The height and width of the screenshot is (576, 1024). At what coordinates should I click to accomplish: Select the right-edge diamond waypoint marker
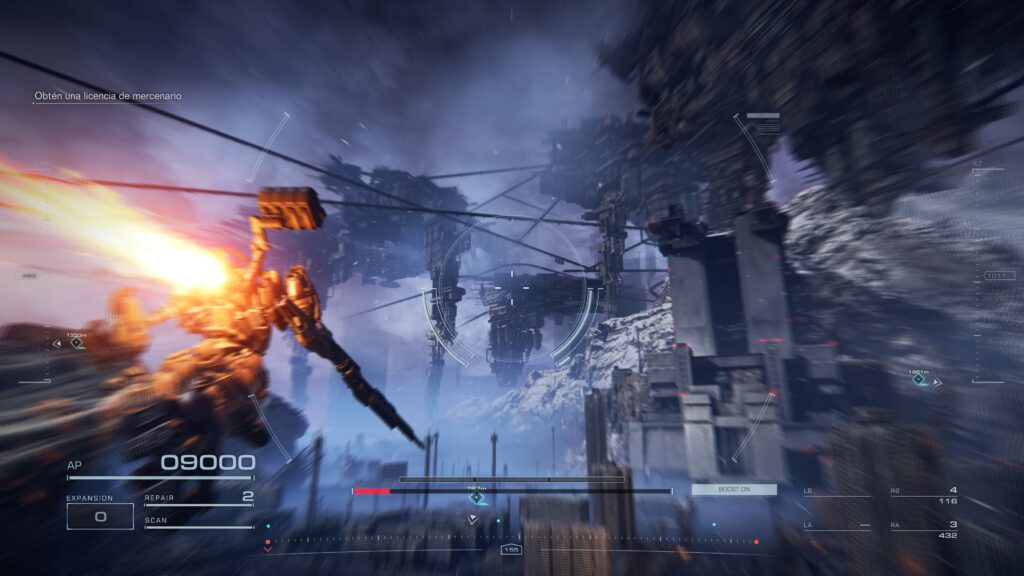918,379
